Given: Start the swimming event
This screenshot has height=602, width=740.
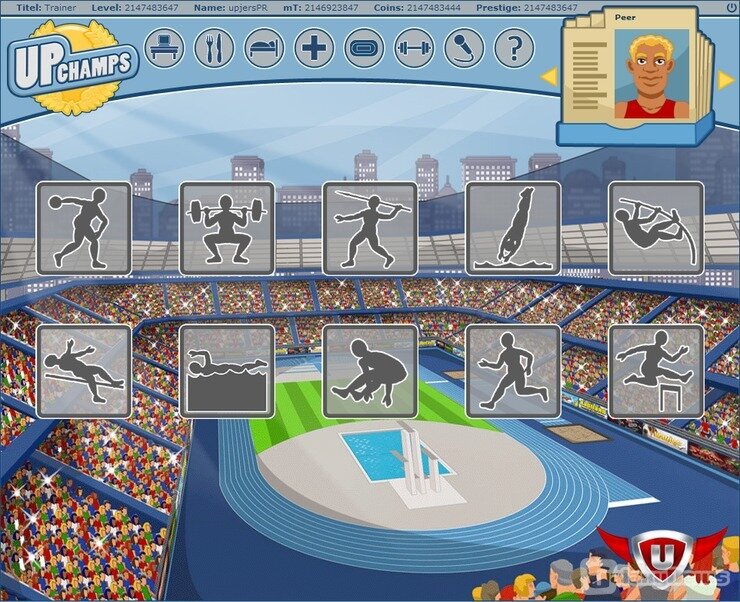Looking at the screenshot, I should click(x=227, y=371).
